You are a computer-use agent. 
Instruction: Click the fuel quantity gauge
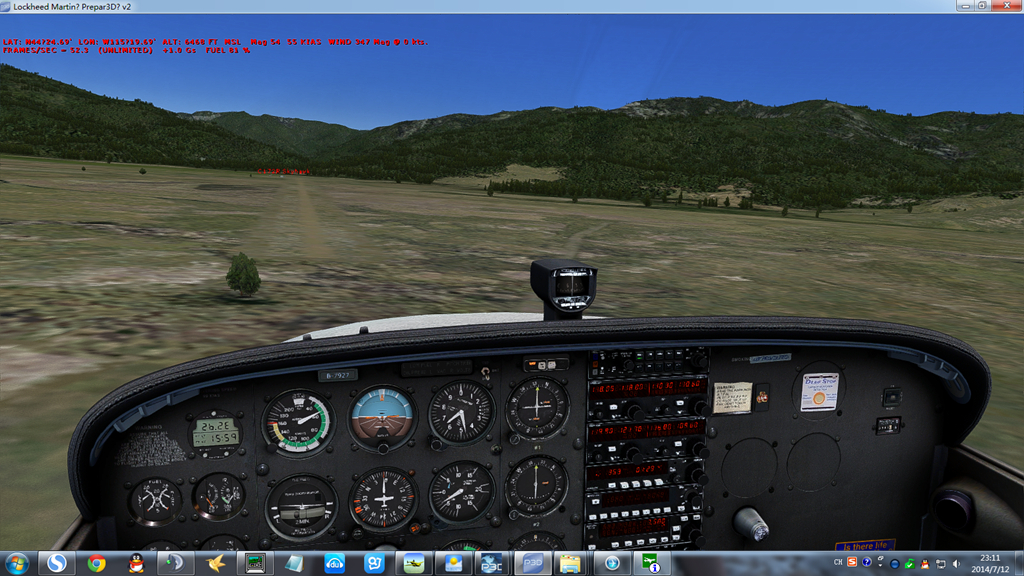pyautogui.click(x=157, y=498)
